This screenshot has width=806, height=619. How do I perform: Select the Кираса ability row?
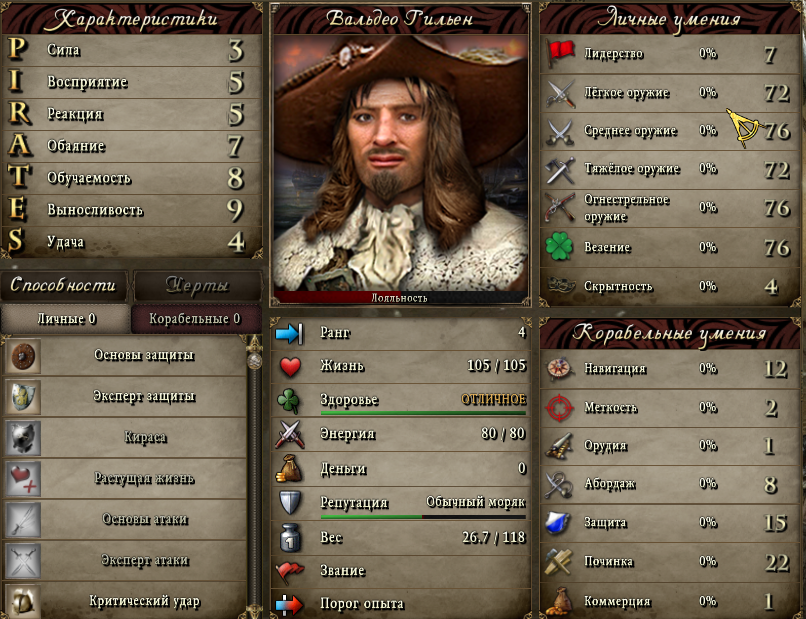point(125,437)
